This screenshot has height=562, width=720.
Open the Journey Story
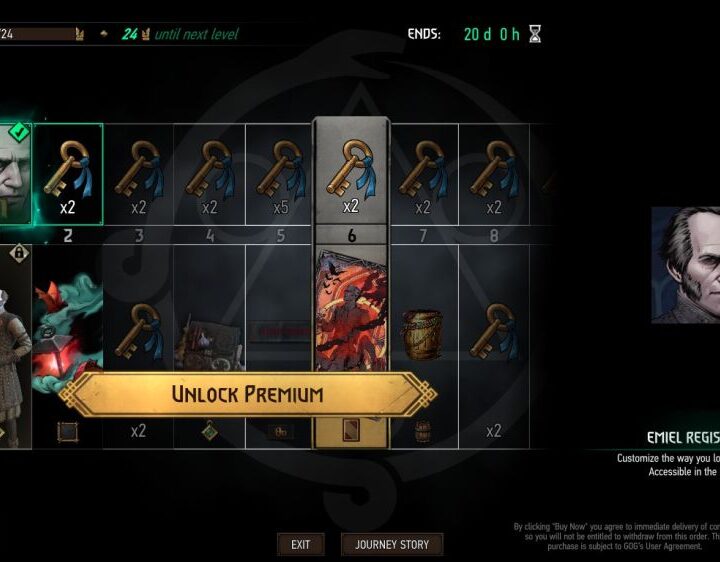pyautogui.click(x=391, y=544)
